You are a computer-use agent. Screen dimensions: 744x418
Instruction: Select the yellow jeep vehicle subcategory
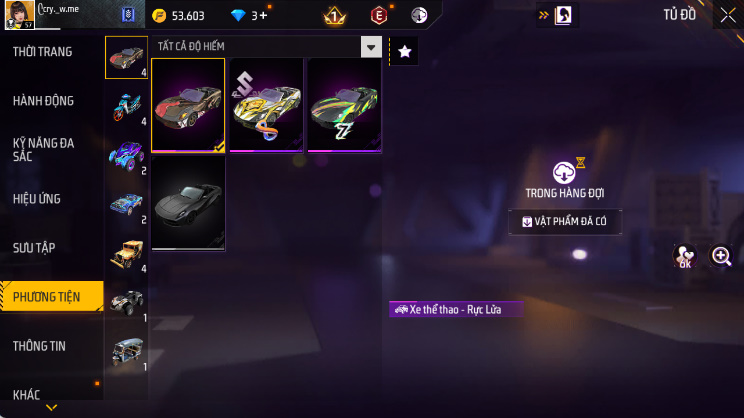(125, 251)
